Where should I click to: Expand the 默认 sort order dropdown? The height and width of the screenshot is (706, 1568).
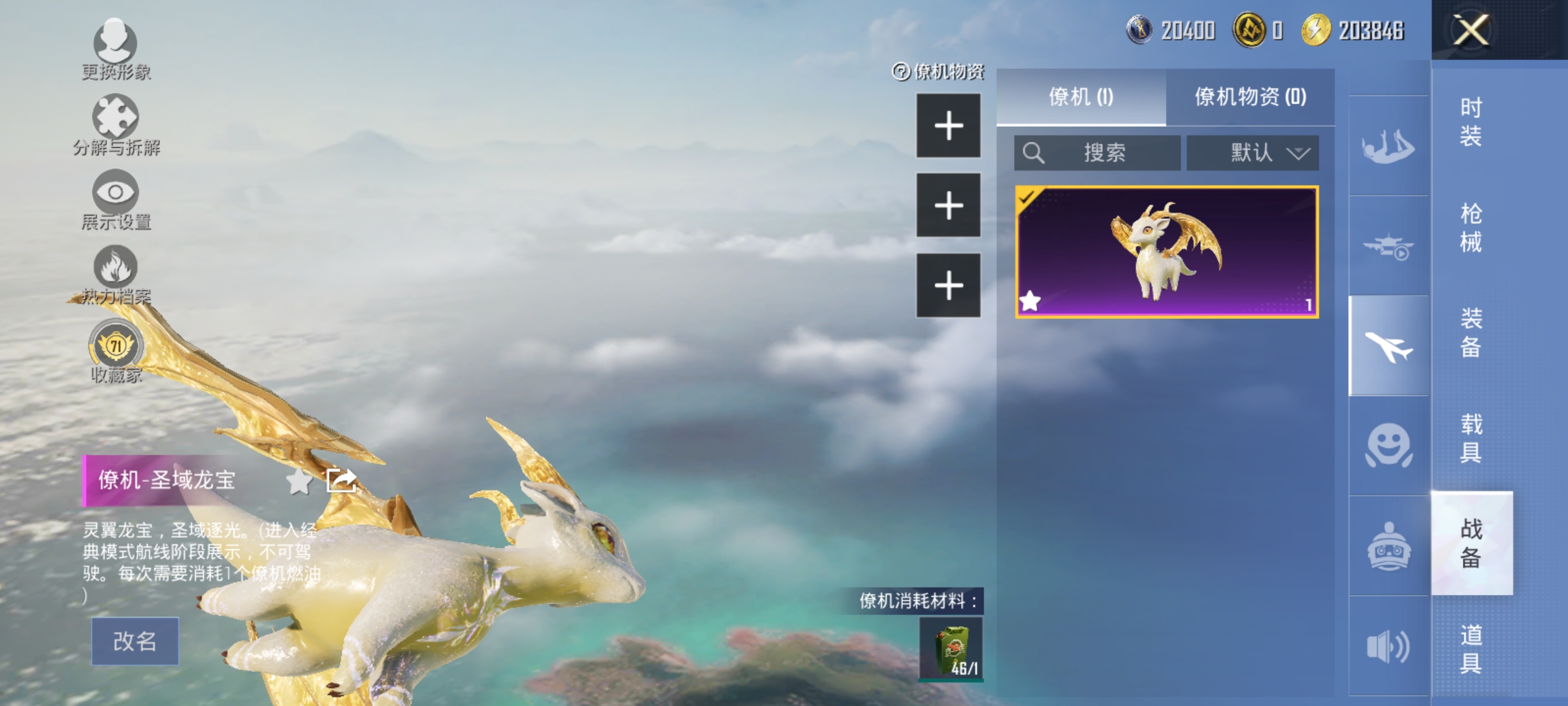[x=1252, y=152]
